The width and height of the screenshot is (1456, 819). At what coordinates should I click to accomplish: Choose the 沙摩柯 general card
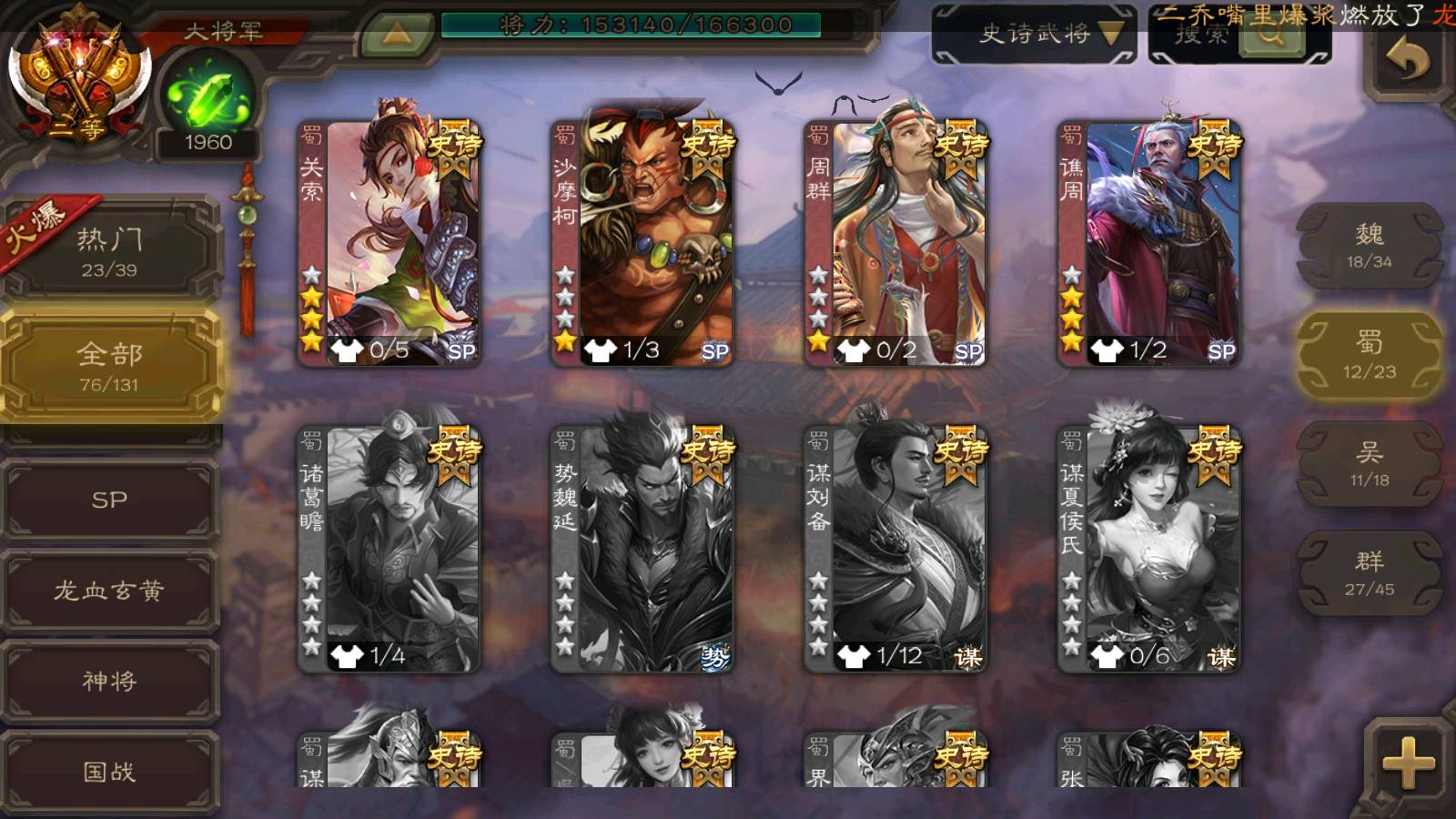coord(642,244)
